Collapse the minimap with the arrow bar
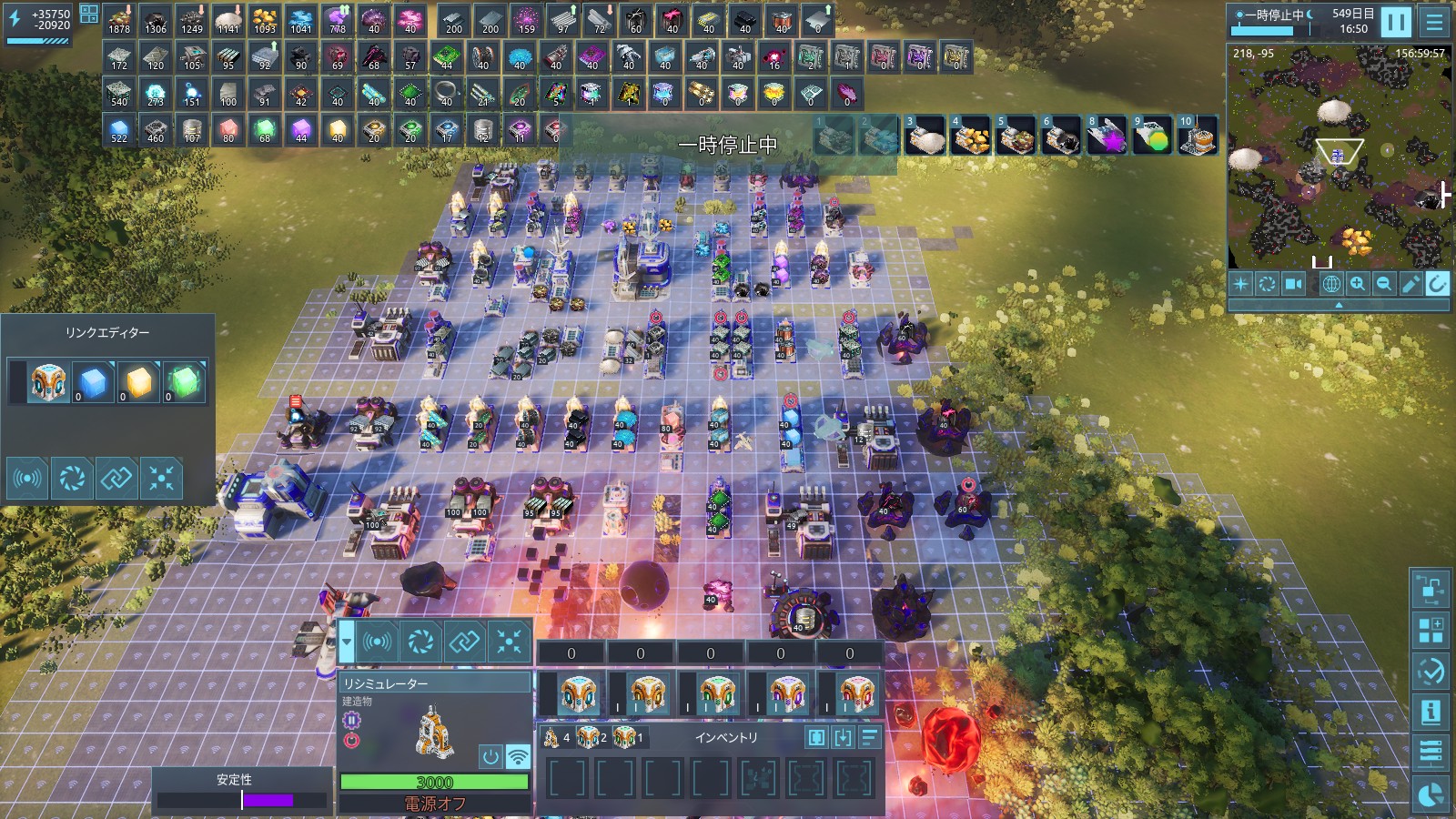 [1338, 306]
